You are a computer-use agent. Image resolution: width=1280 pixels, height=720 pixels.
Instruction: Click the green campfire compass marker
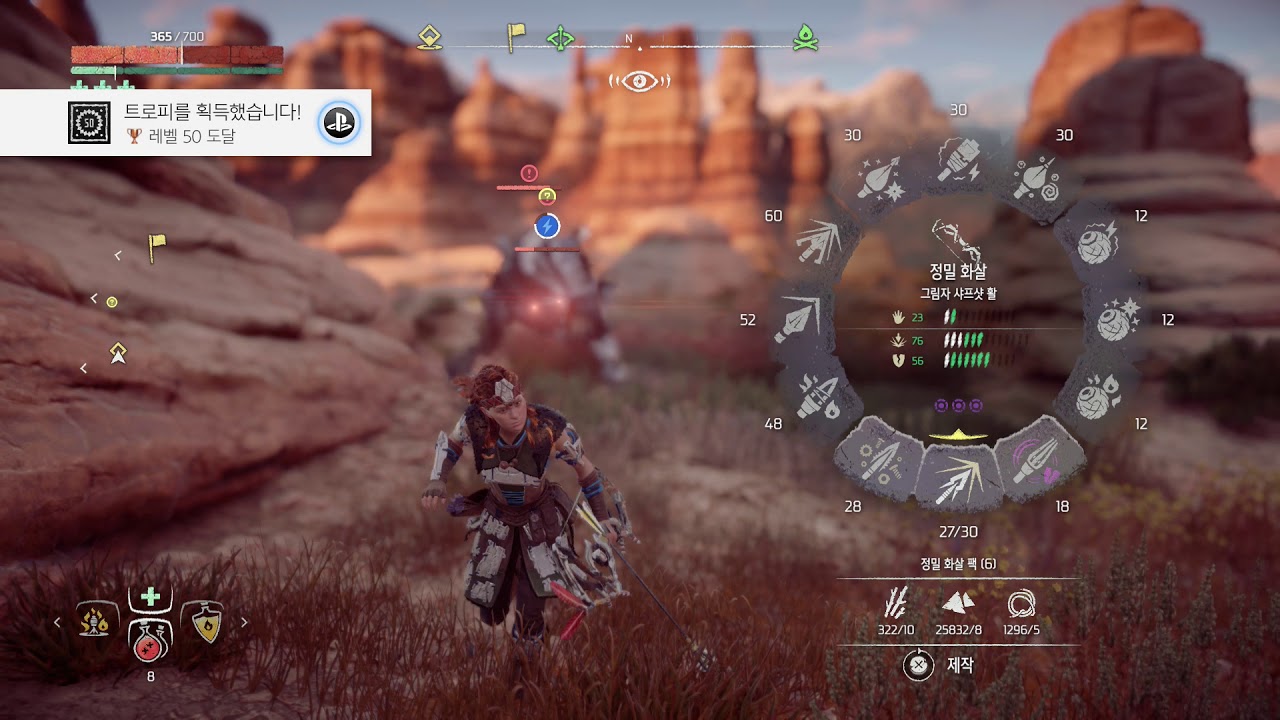pyautogui.click(x=805, y=37)
